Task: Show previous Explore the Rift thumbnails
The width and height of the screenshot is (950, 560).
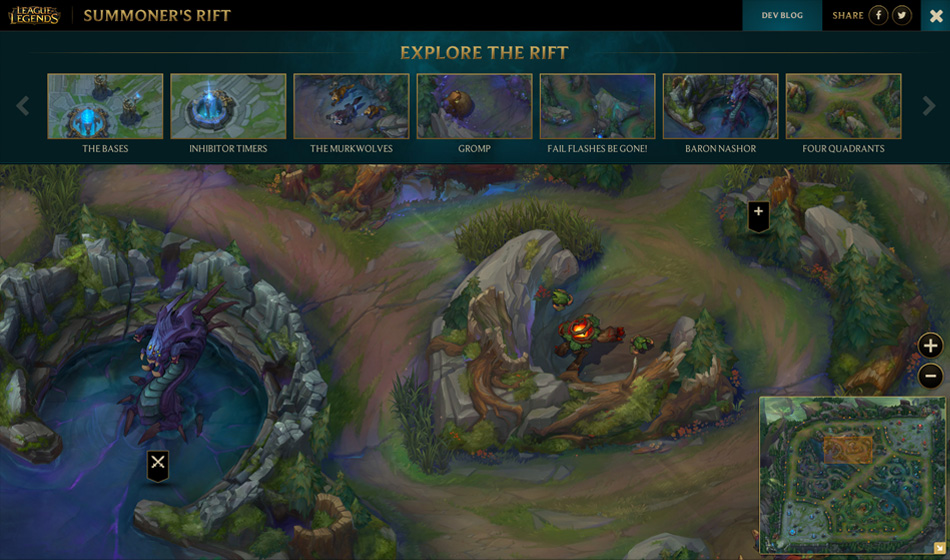Action: 22,106
